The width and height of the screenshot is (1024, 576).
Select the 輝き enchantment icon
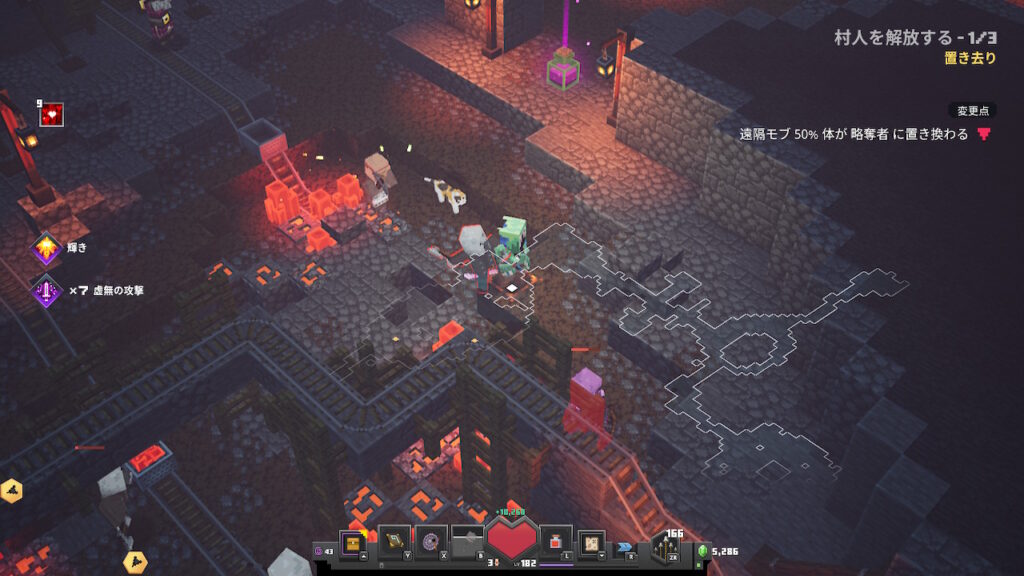46,248
